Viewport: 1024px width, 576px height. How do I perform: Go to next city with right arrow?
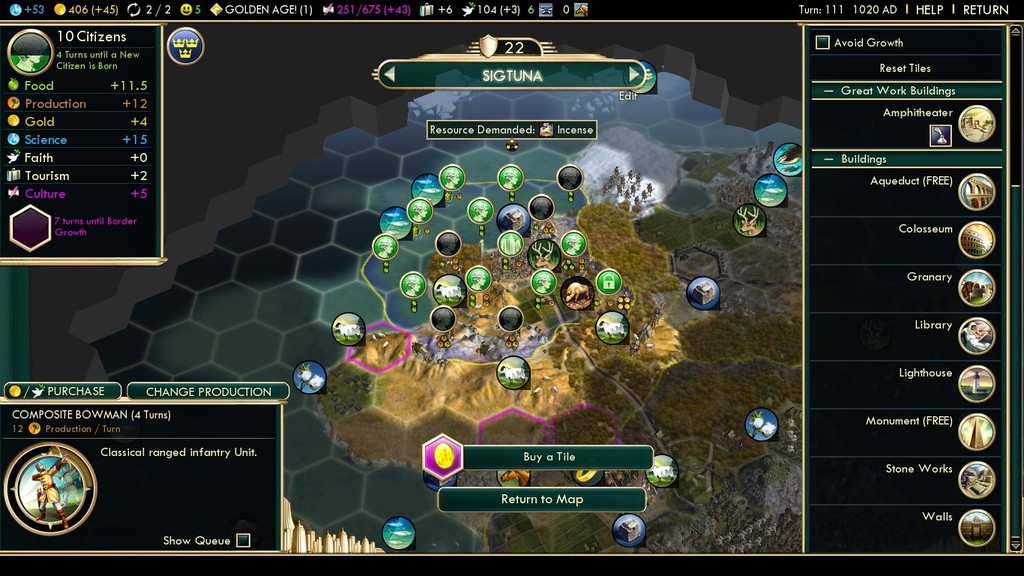(x=634, y=75)
